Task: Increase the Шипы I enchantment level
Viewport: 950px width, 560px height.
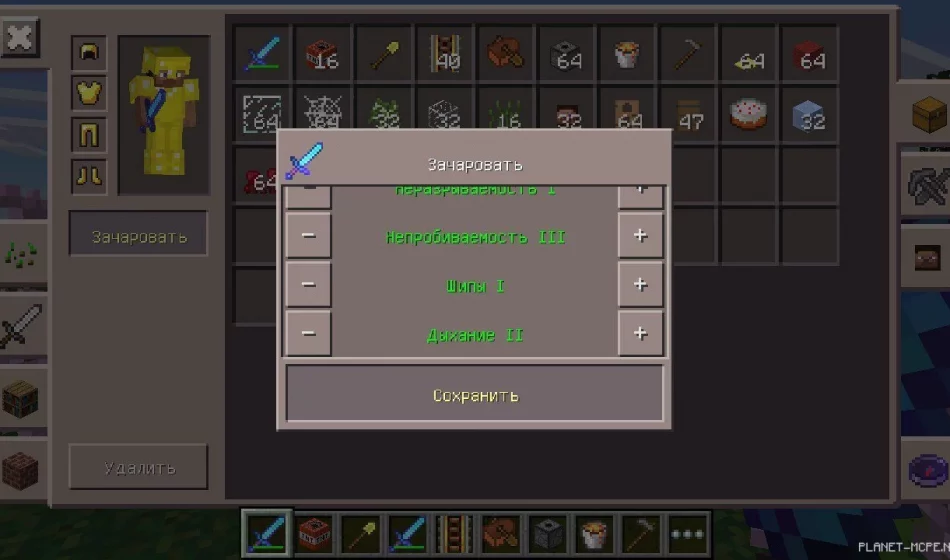Action: pyautogui.click(x=640, y=285)
